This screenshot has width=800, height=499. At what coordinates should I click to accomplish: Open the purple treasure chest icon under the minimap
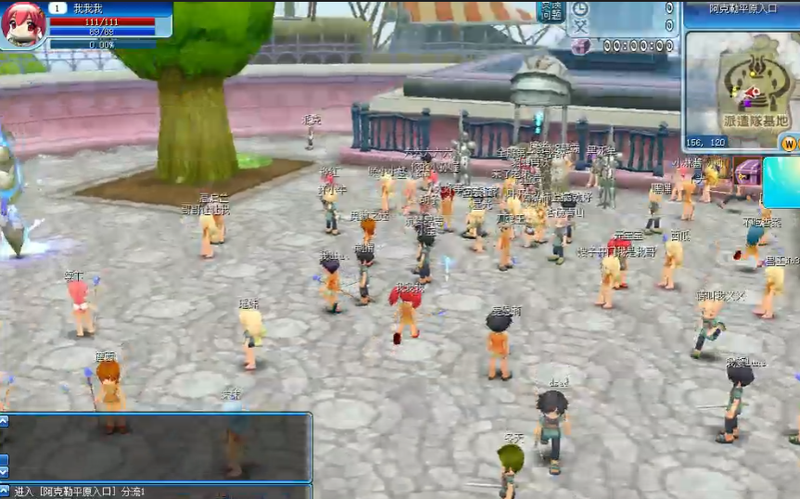point(745,173)
